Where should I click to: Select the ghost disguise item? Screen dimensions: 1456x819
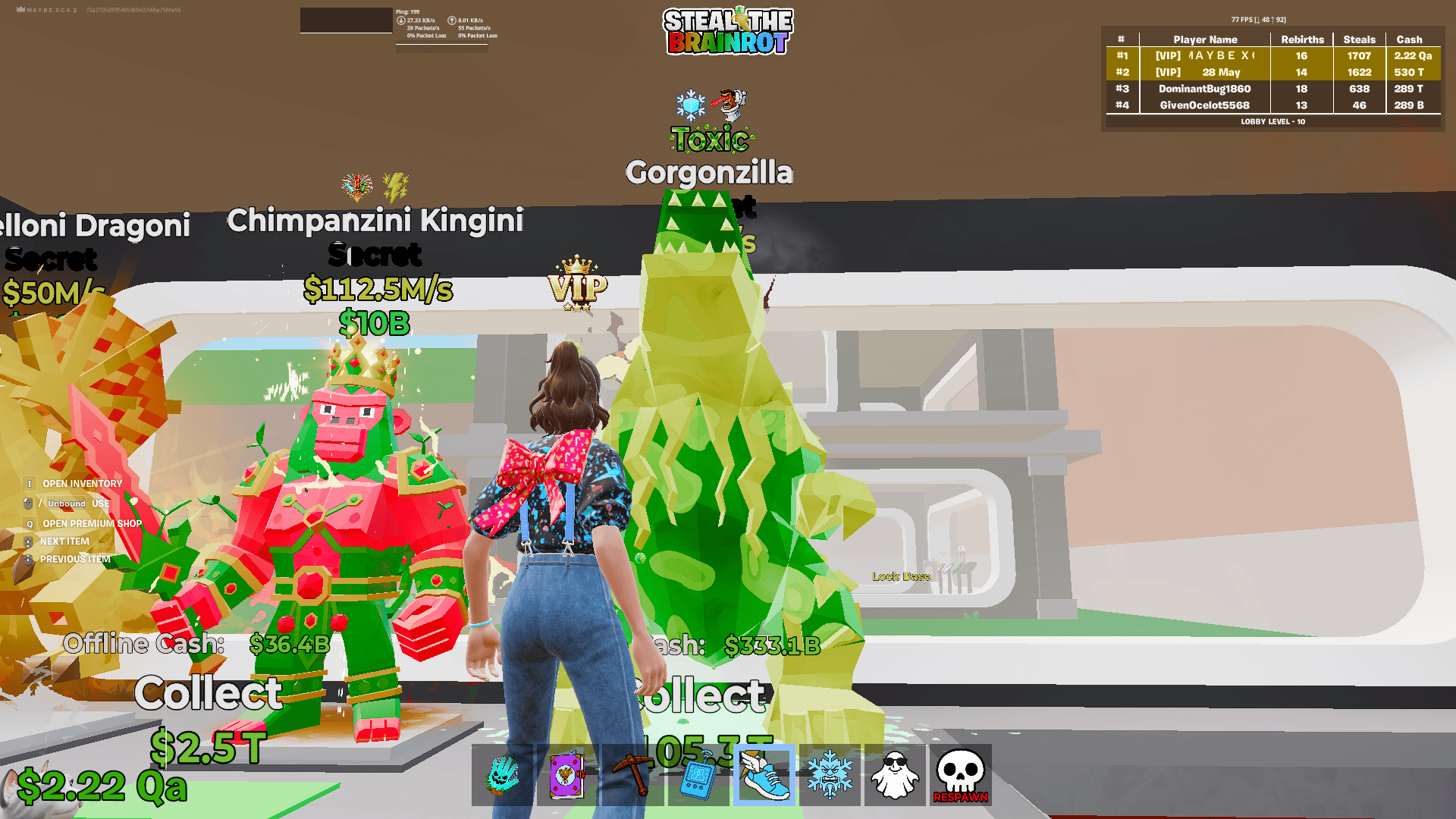pyautogui.click(x=893, y=777)
